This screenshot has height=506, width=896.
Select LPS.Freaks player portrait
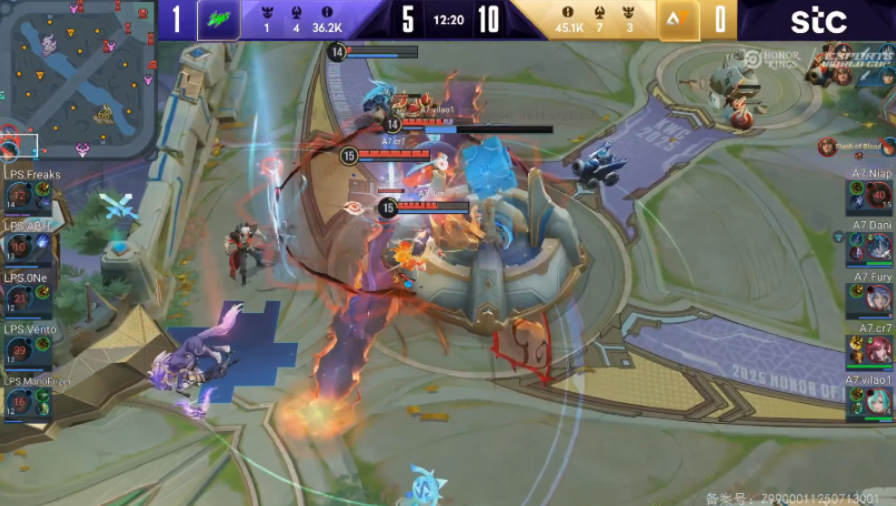[x=19, y=195]
